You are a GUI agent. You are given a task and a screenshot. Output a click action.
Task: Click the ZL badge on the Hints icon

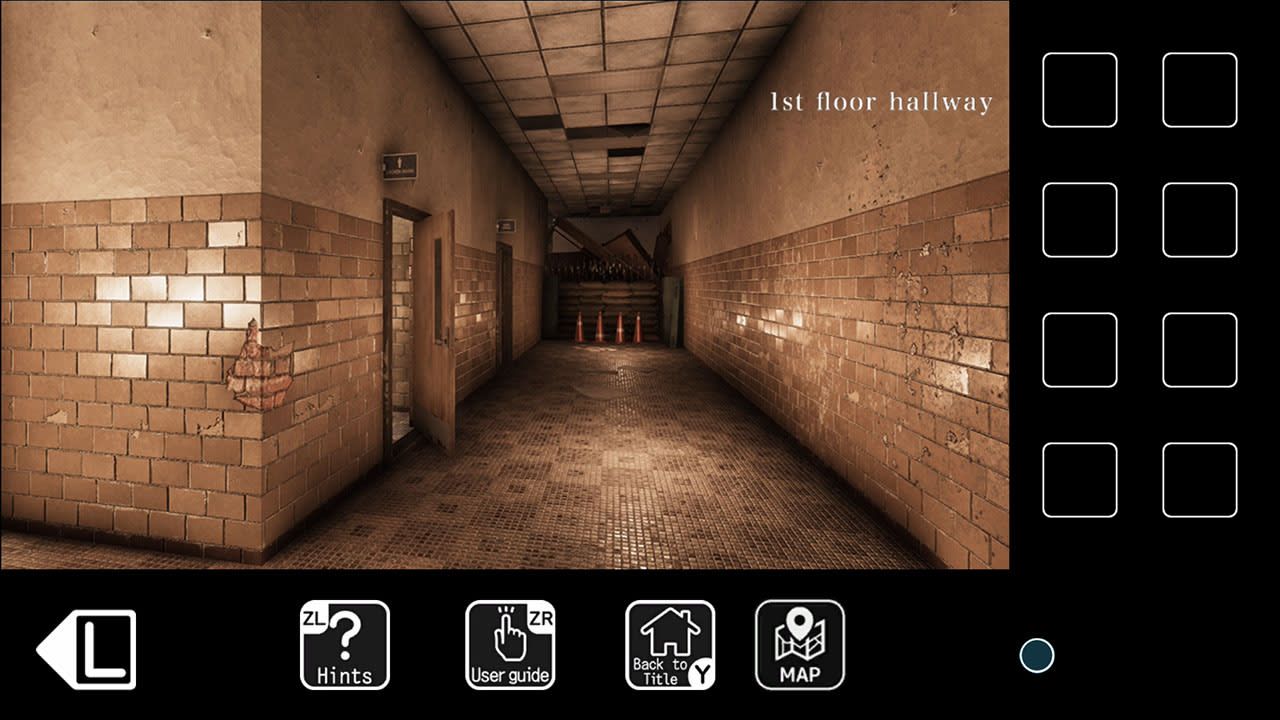click(317, 618)
